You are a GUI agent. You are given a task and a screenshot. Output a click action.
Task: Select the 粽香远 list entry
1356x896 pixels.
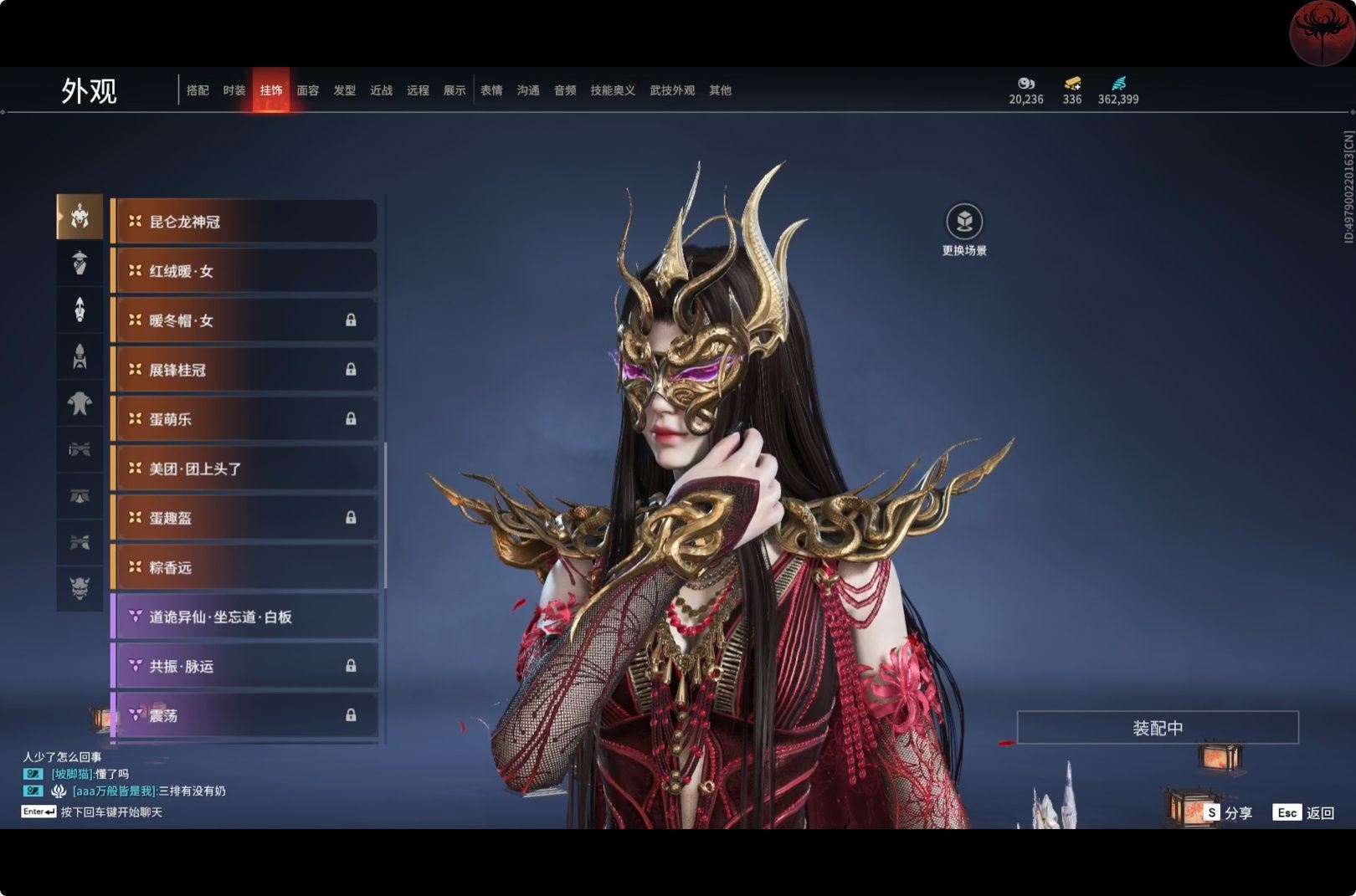(244, 567)
